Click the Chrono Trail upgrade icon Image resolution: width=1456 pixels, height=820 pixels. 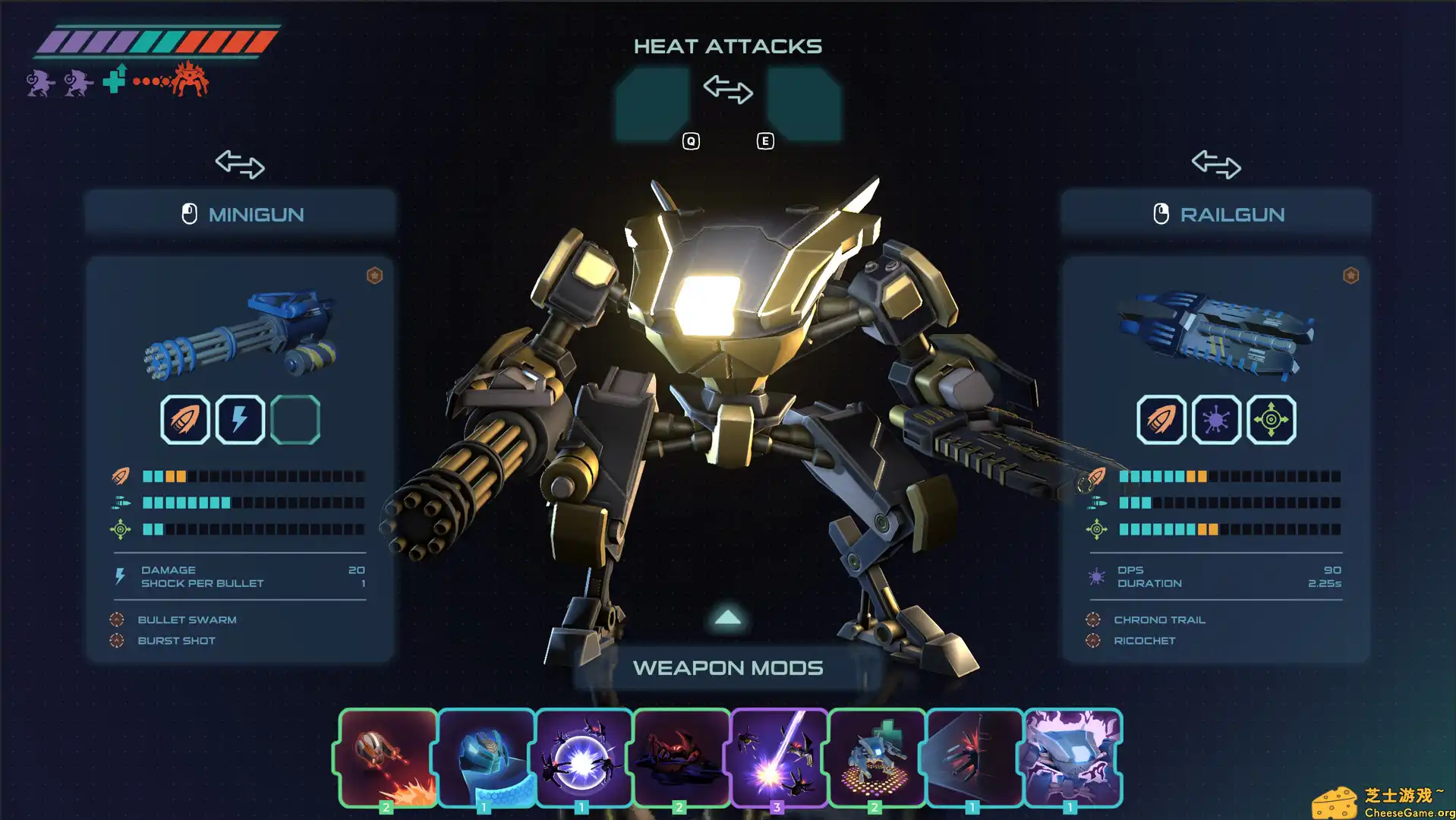(1094, 620)
